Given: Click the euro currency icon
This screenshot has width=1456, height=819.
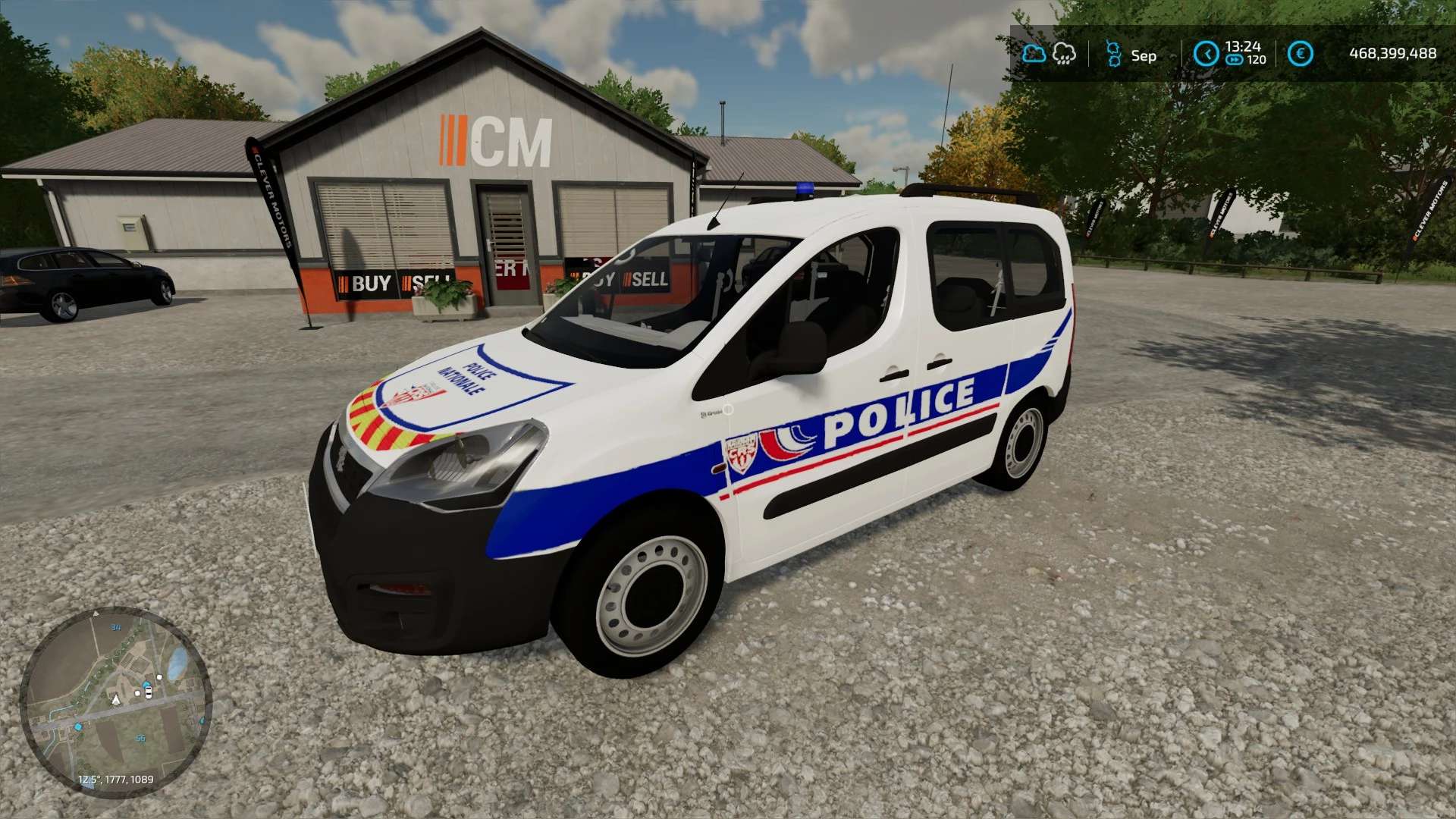Looking at the screenshot, I should (x=1300, y=54).
